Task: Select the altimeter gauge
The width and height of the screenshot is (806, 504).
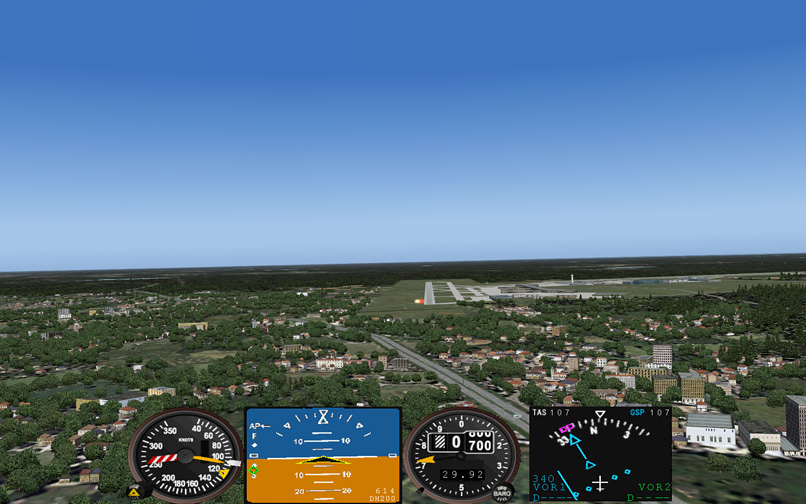Action: (x=461, y=455)
